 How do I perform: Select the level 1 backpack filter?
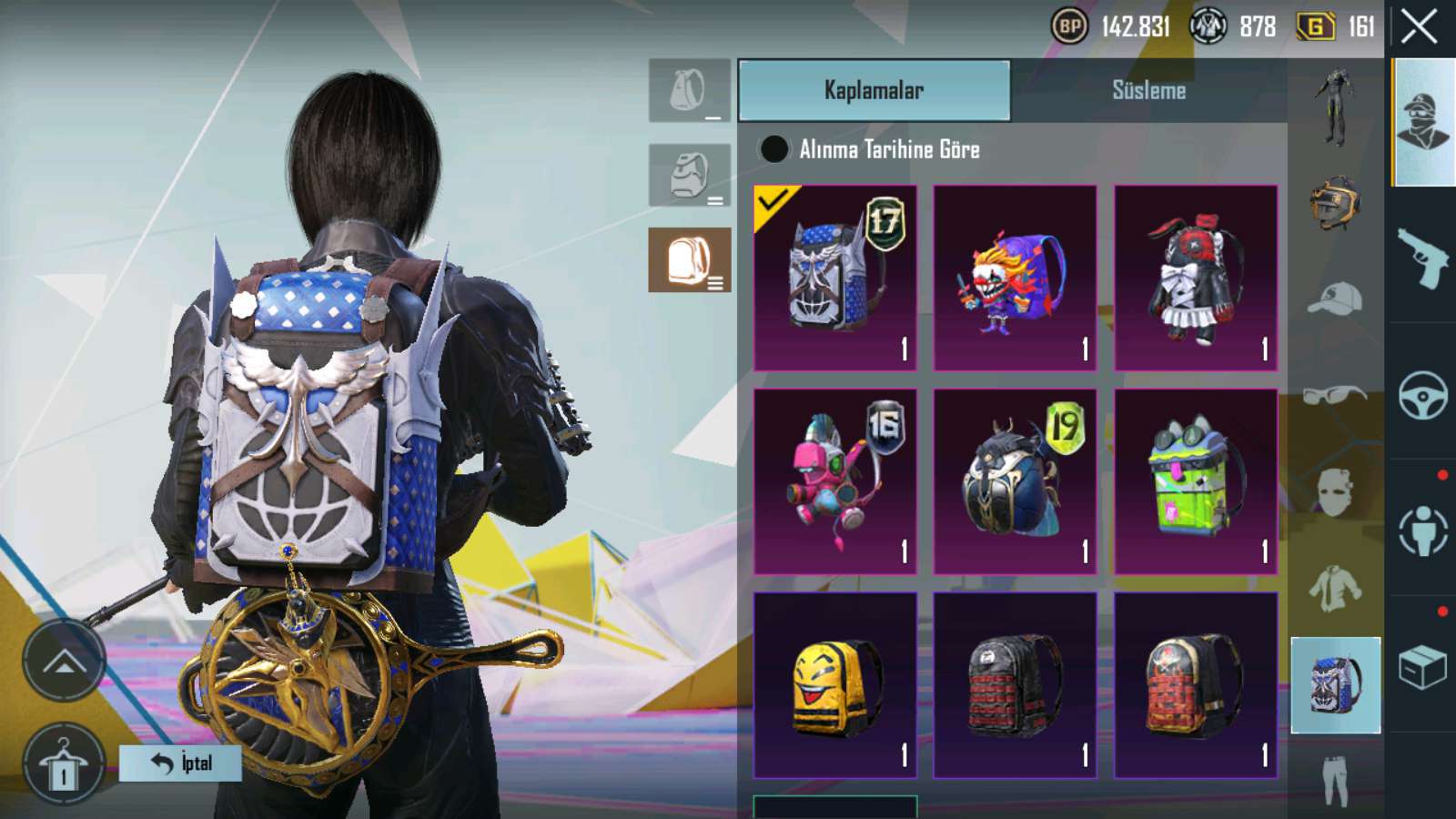(689, 91)
